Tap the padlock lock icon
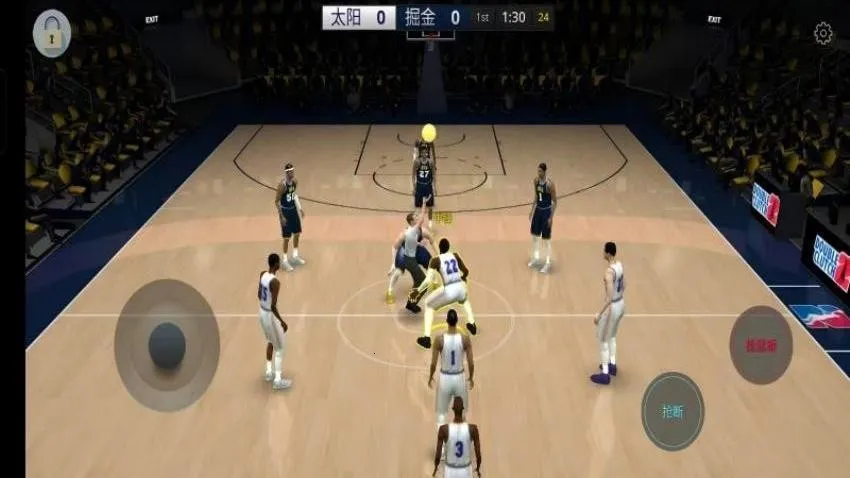Screen dimensions: 850x478 (52, 34)
